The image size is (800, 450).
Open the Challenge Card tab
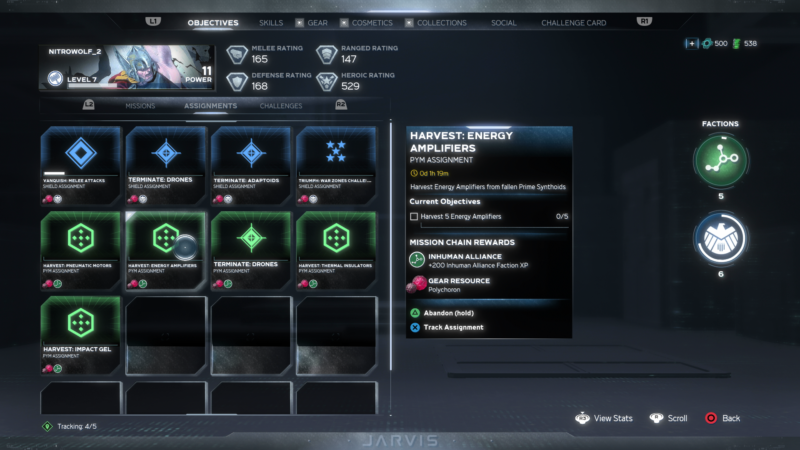coord(576,22)
